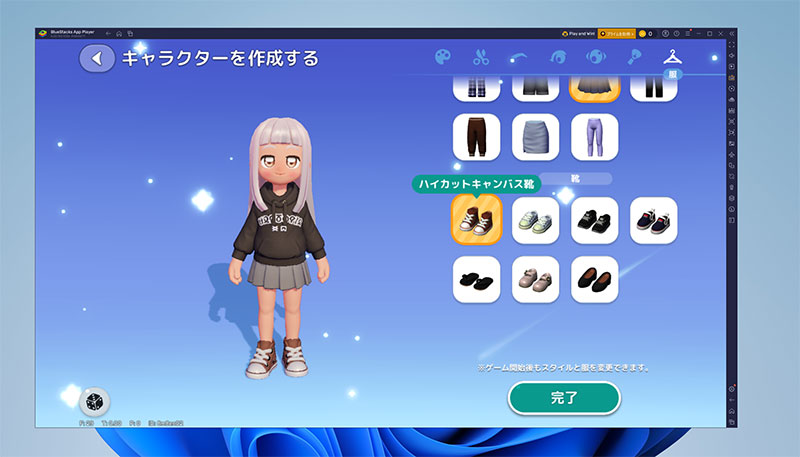Open the eyebrow customization tab
This screenshot has width=800, height=457.
coord(519,57)
